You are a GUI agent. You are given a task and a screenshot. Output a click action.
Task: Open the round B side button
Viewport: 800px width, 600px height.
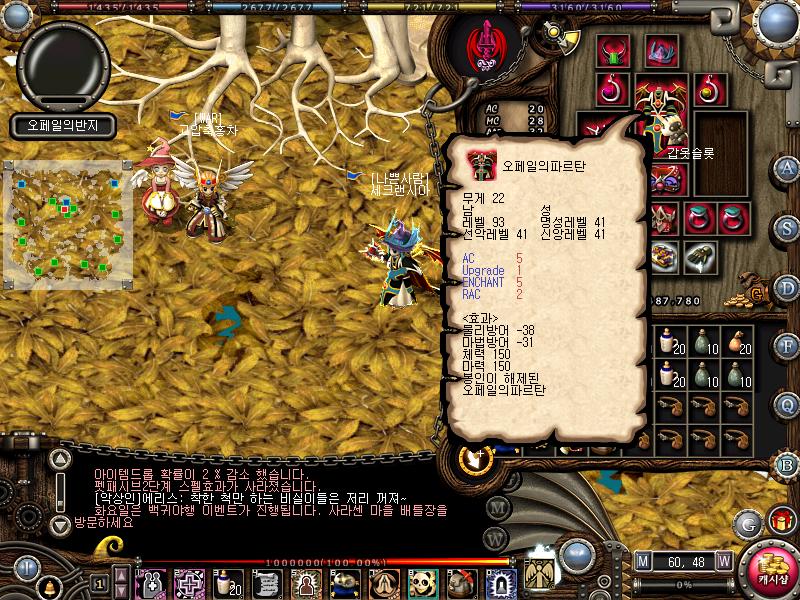click(x=787, y=464)
